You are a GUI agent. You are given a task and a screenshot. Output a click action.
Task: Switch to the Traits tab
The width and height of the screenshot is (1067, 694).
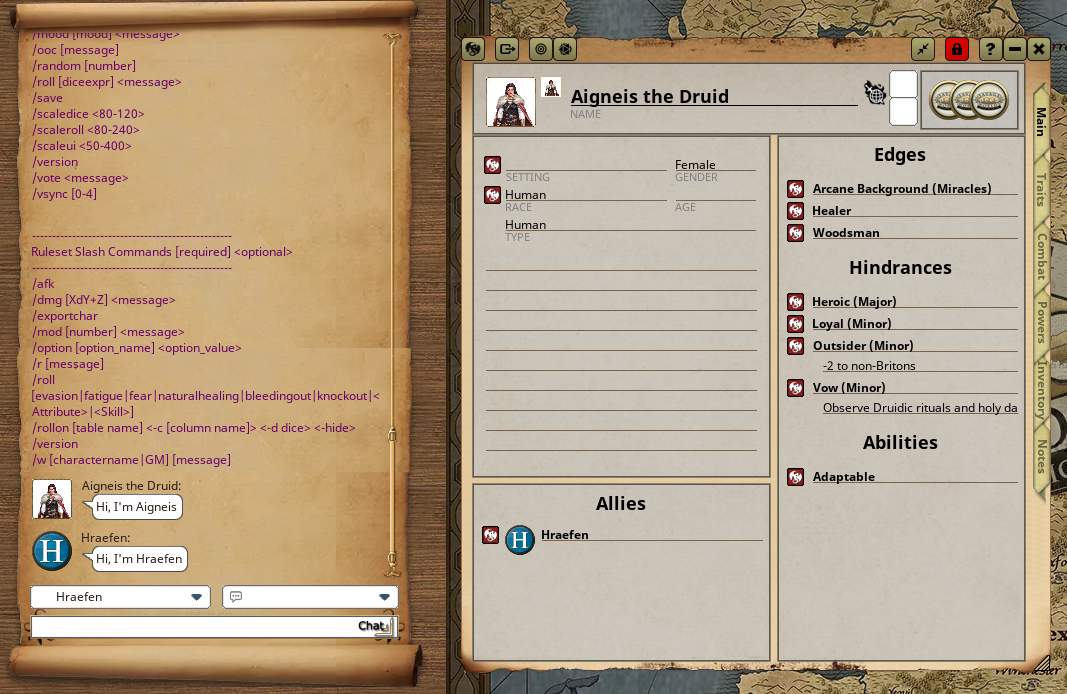pos(1041,190)
